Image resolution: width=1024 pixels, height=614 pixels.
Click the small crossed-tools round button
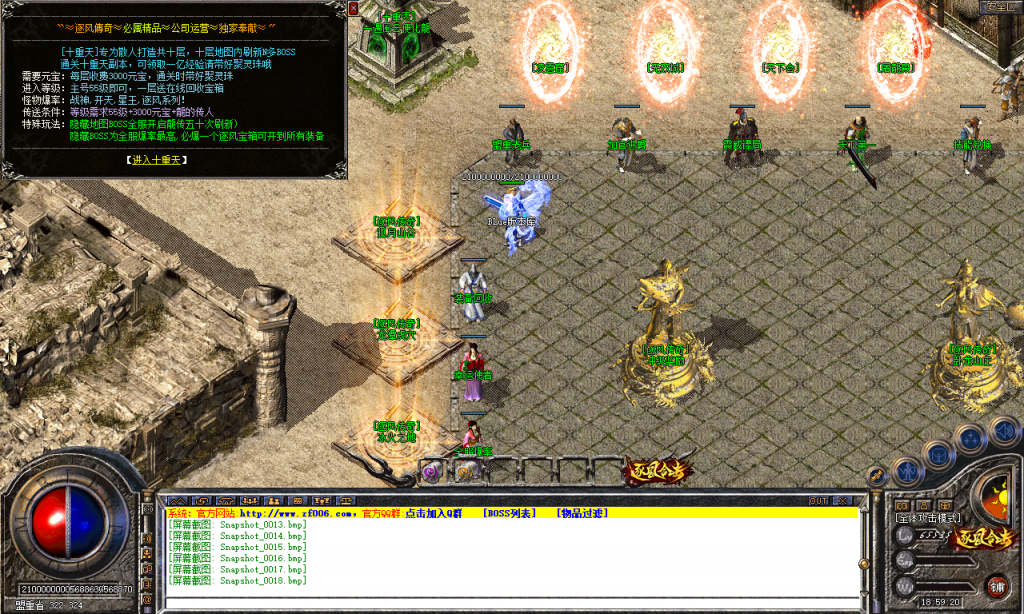coord(877,475)
